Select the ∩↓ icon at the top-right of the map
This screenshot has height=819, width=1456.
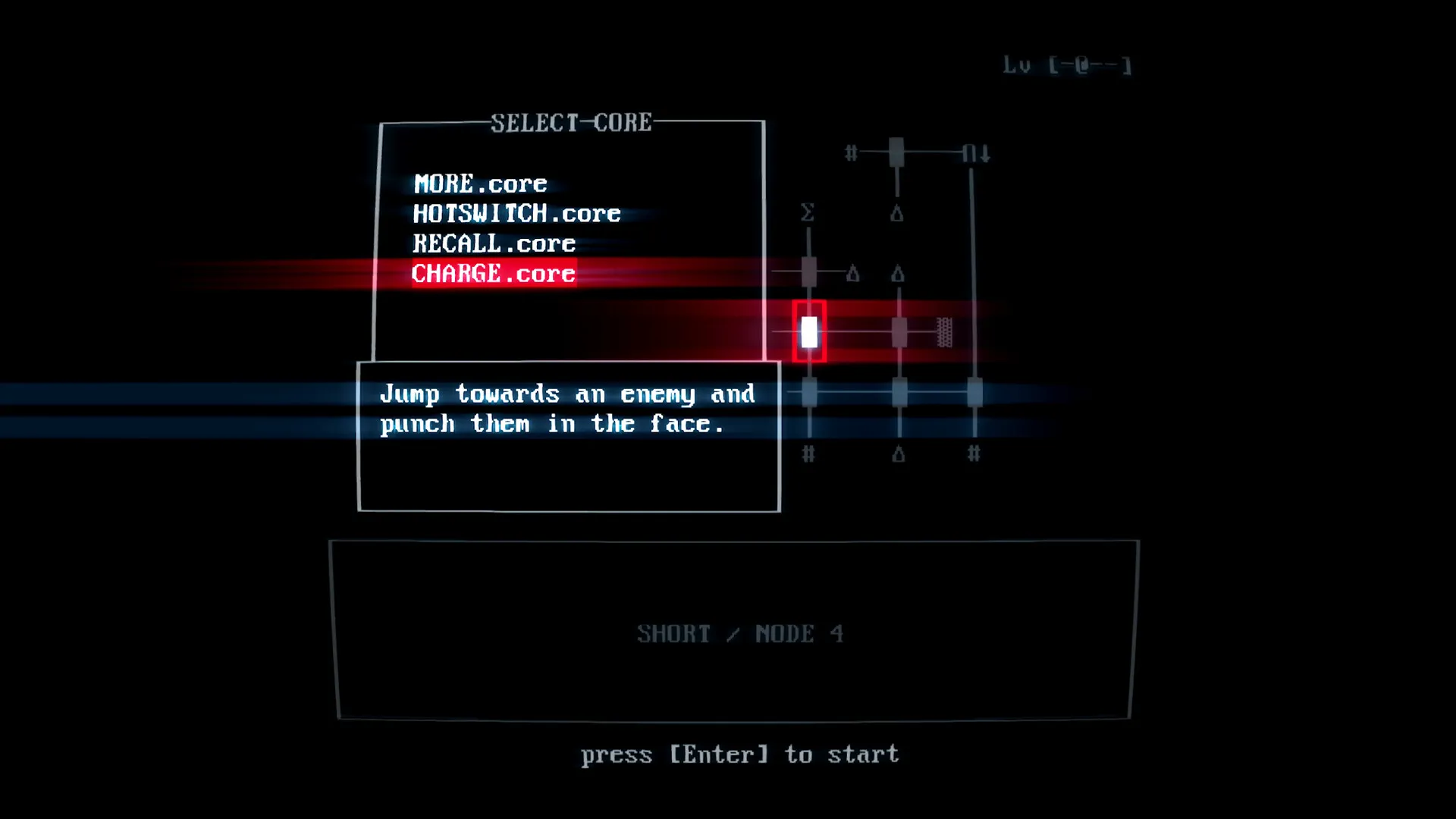tap(974, 153)
